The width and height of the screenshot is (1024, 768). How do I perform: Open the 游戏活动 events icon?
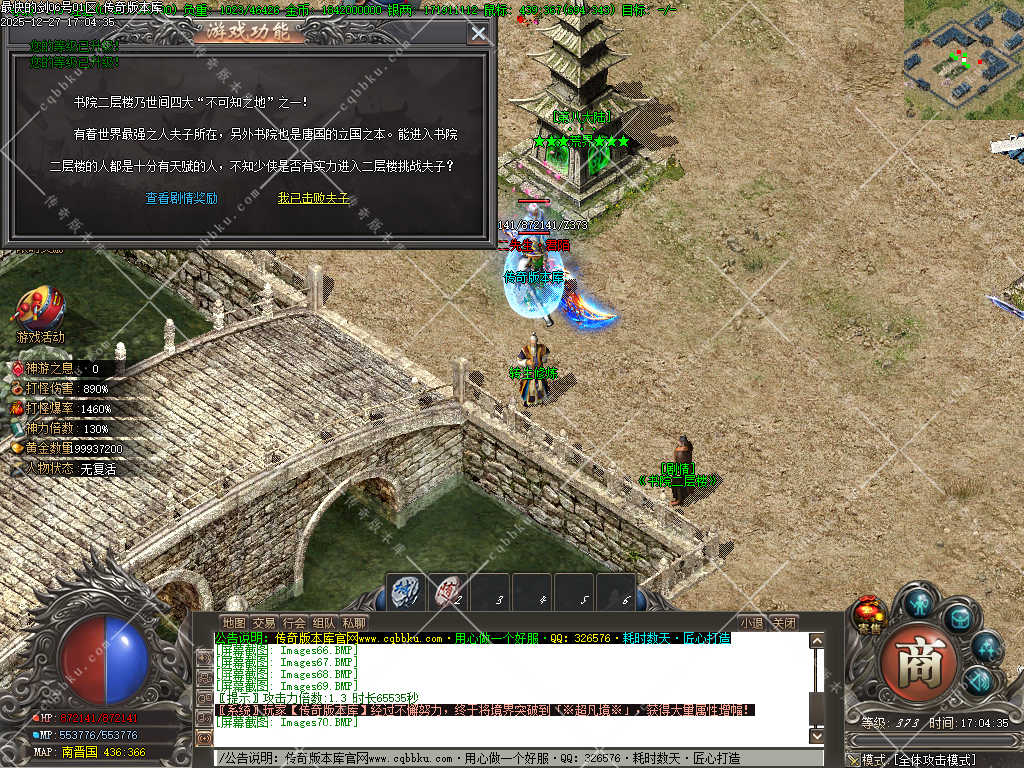(40, 312)
